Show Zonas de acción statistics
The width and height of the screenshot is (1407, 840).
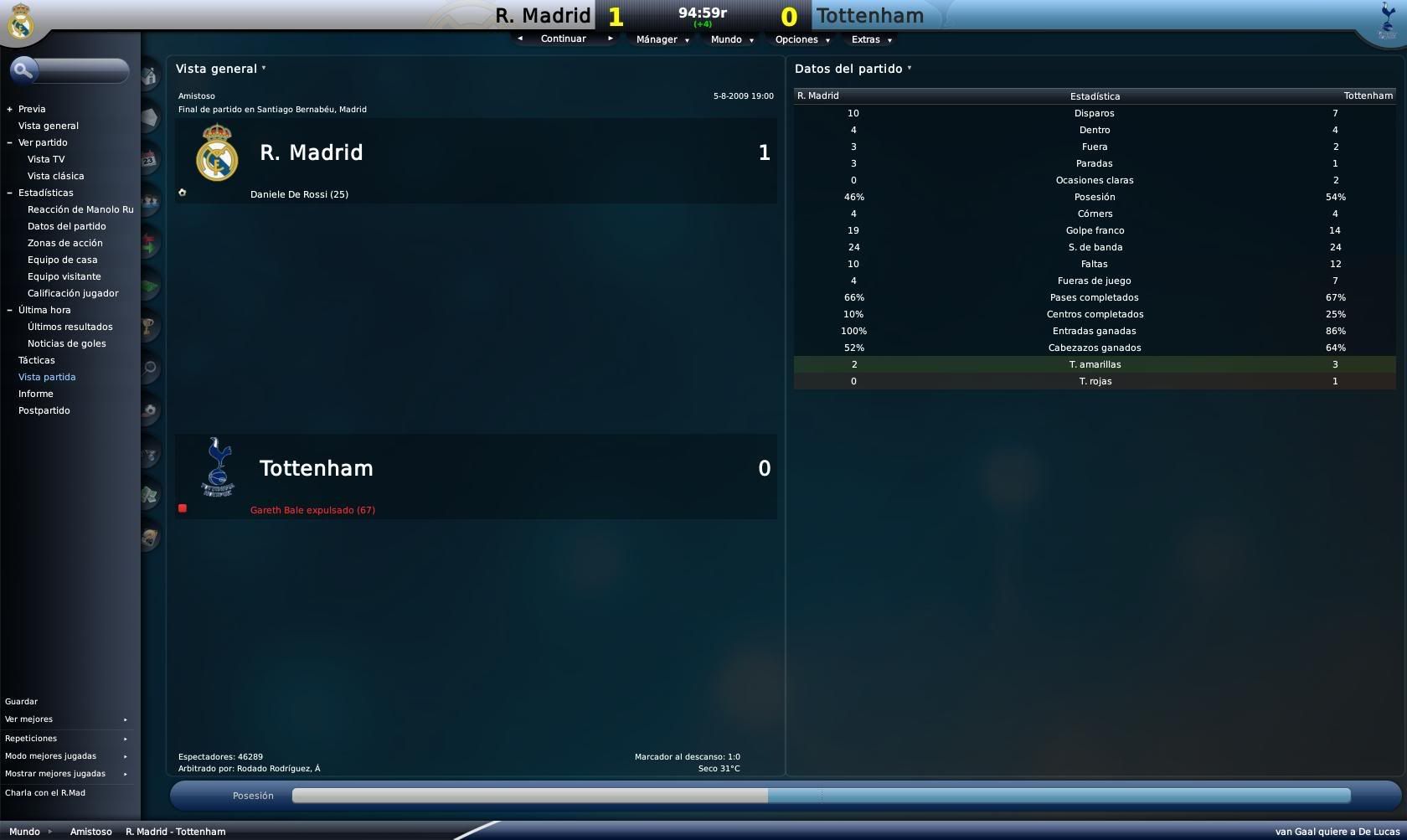pos(65,243)
